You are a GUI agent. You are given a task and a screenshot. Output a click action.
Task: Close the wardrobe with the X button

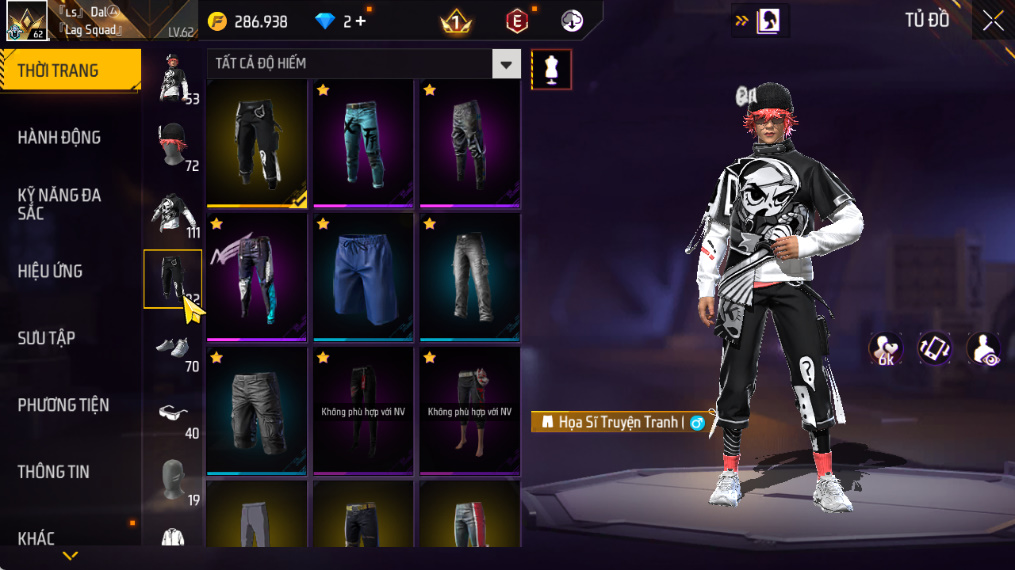click(992, 21)
